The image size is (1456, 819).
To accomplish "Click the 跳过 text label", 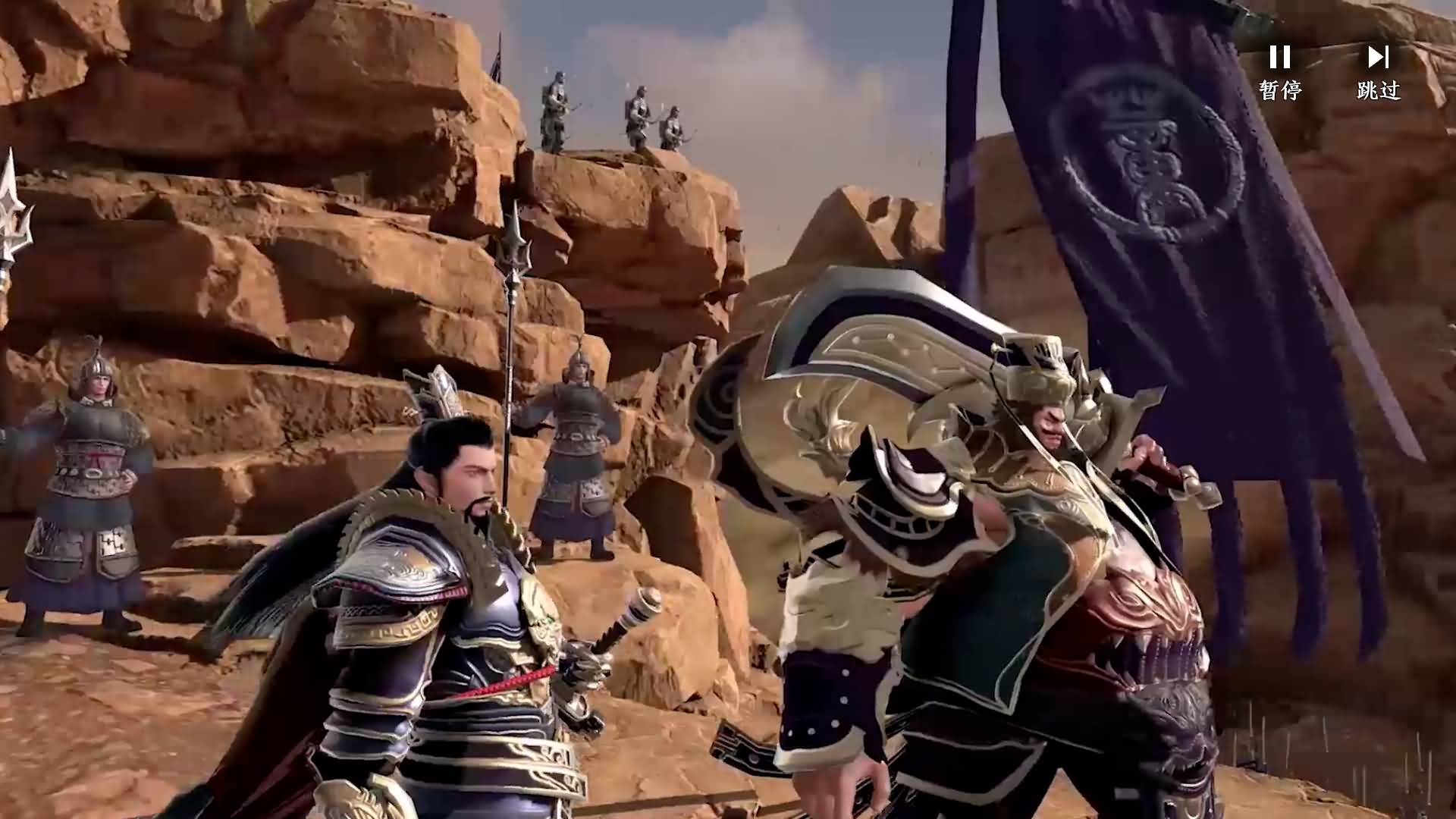I will coord(1379,91).
